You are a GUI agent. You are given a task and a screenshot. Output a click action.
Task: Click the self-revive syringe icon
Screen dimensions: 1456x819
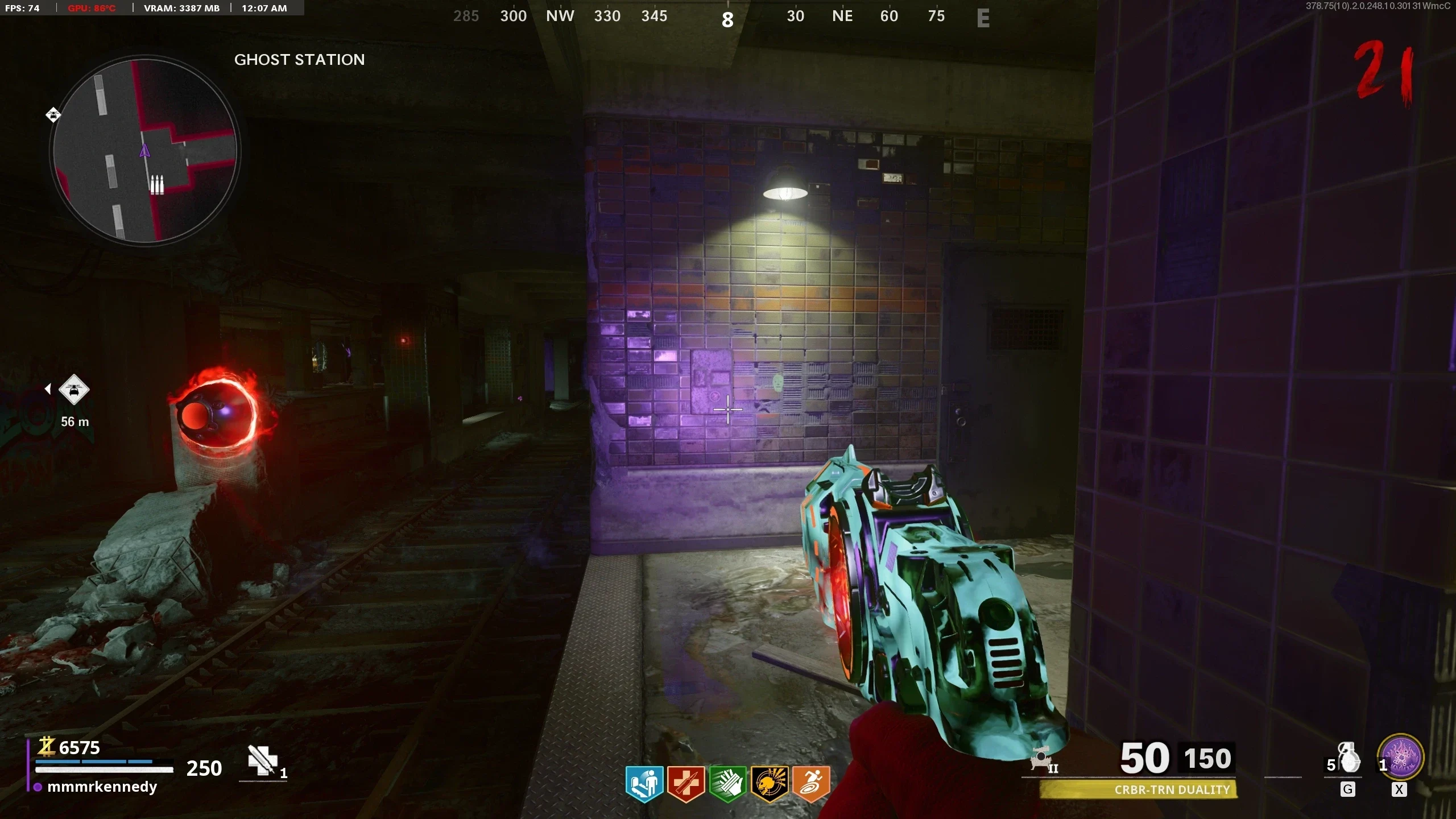tap(262, 760)
